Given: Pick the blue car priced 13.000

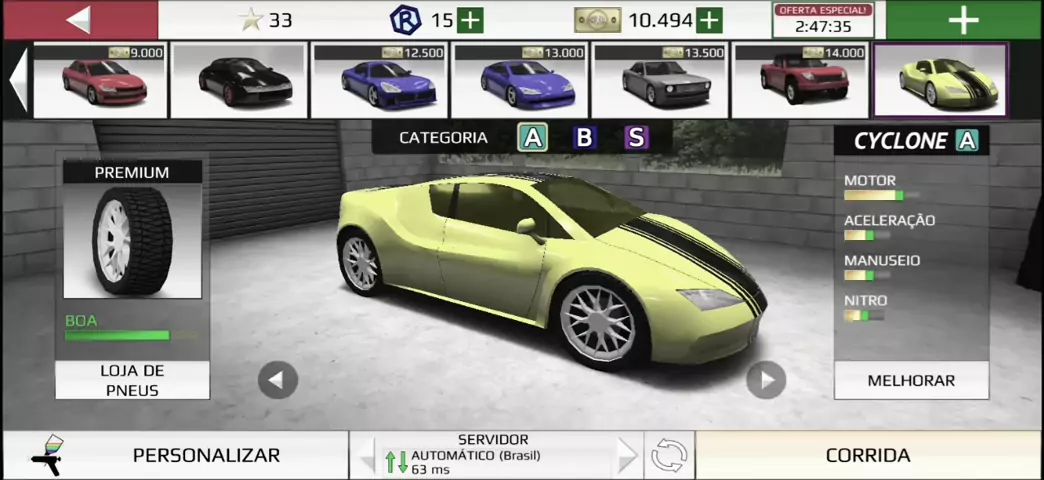Looking at the screenshot, I should coord(519,81).
